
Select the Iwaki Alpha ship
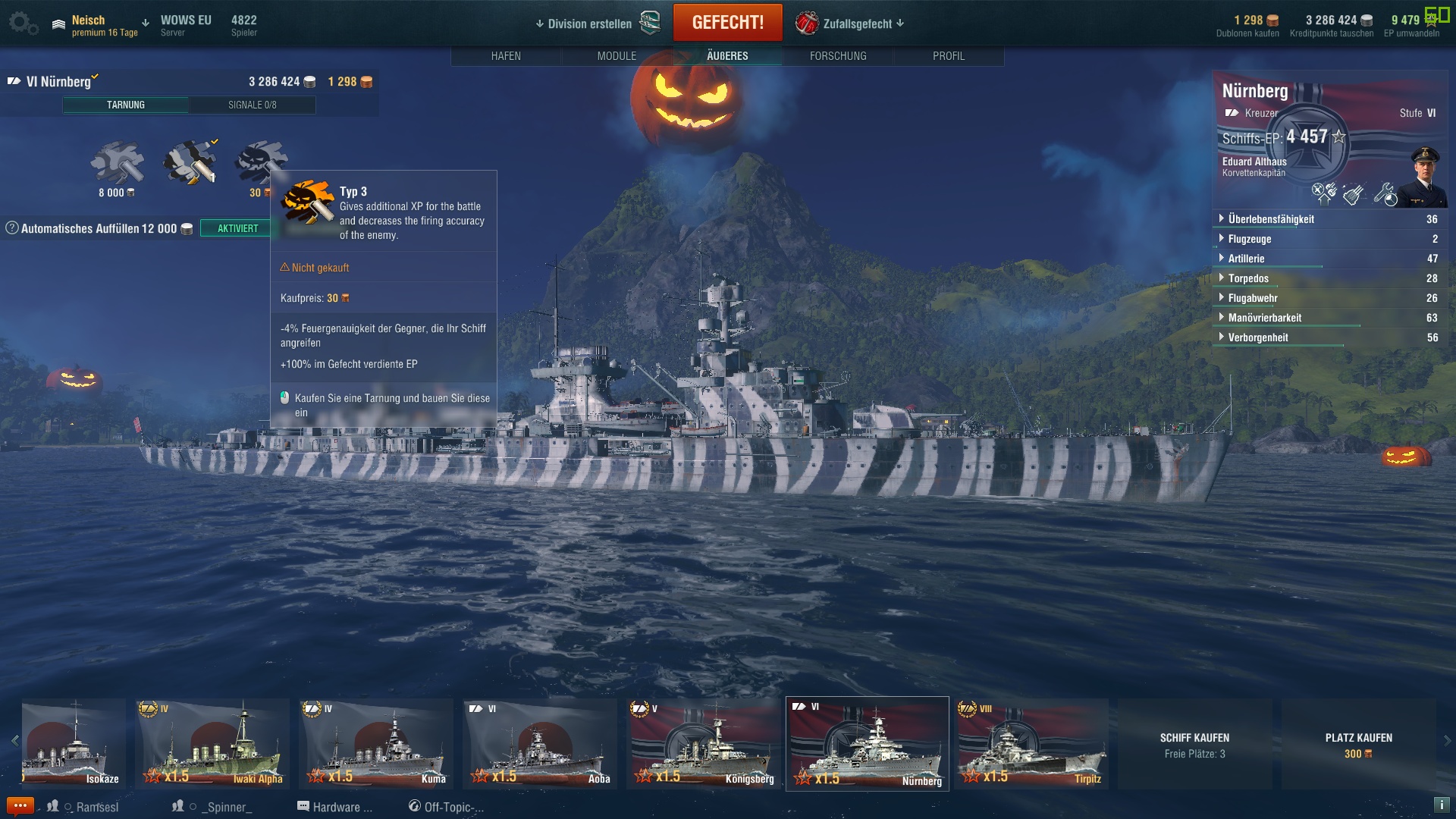coord(212,744)
